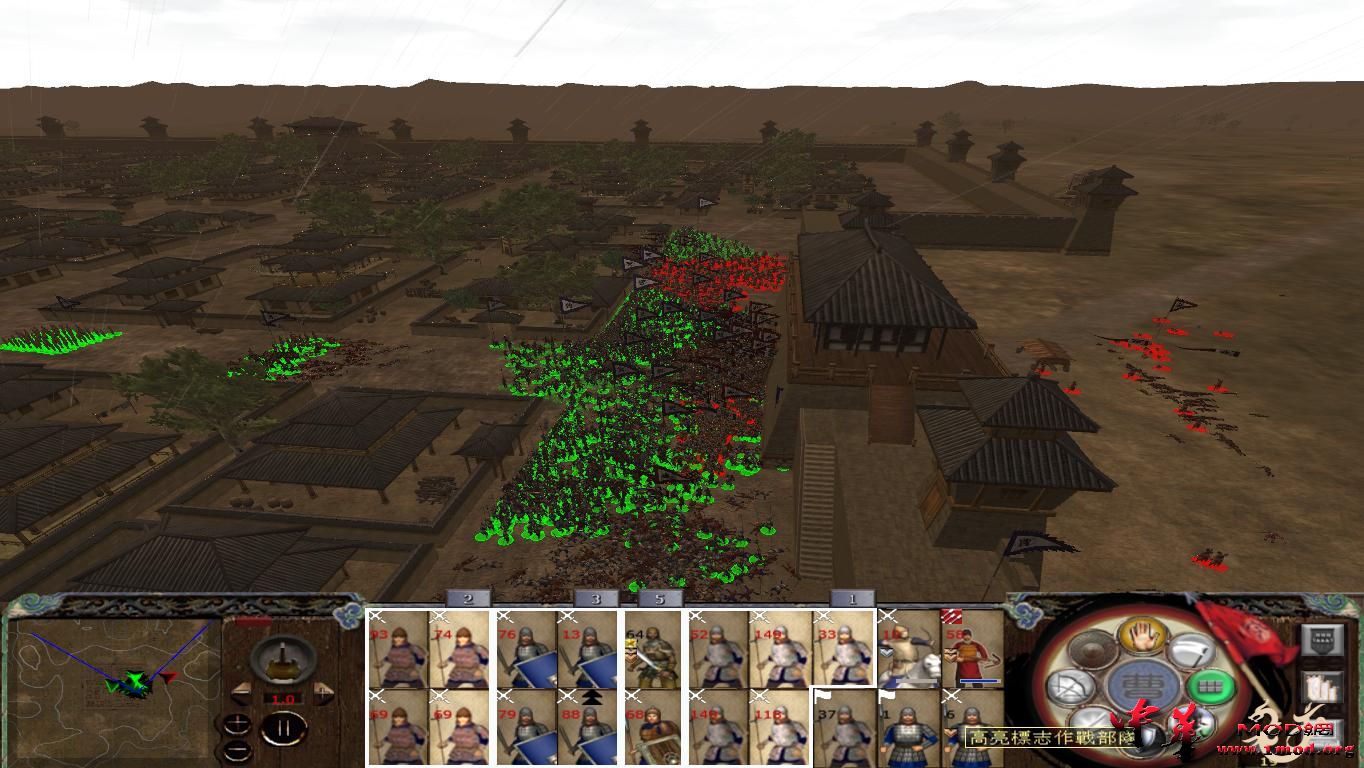Click the left arrow to decrease battle speed
This screenshot has height=768, width=1364.
point(240,692)
